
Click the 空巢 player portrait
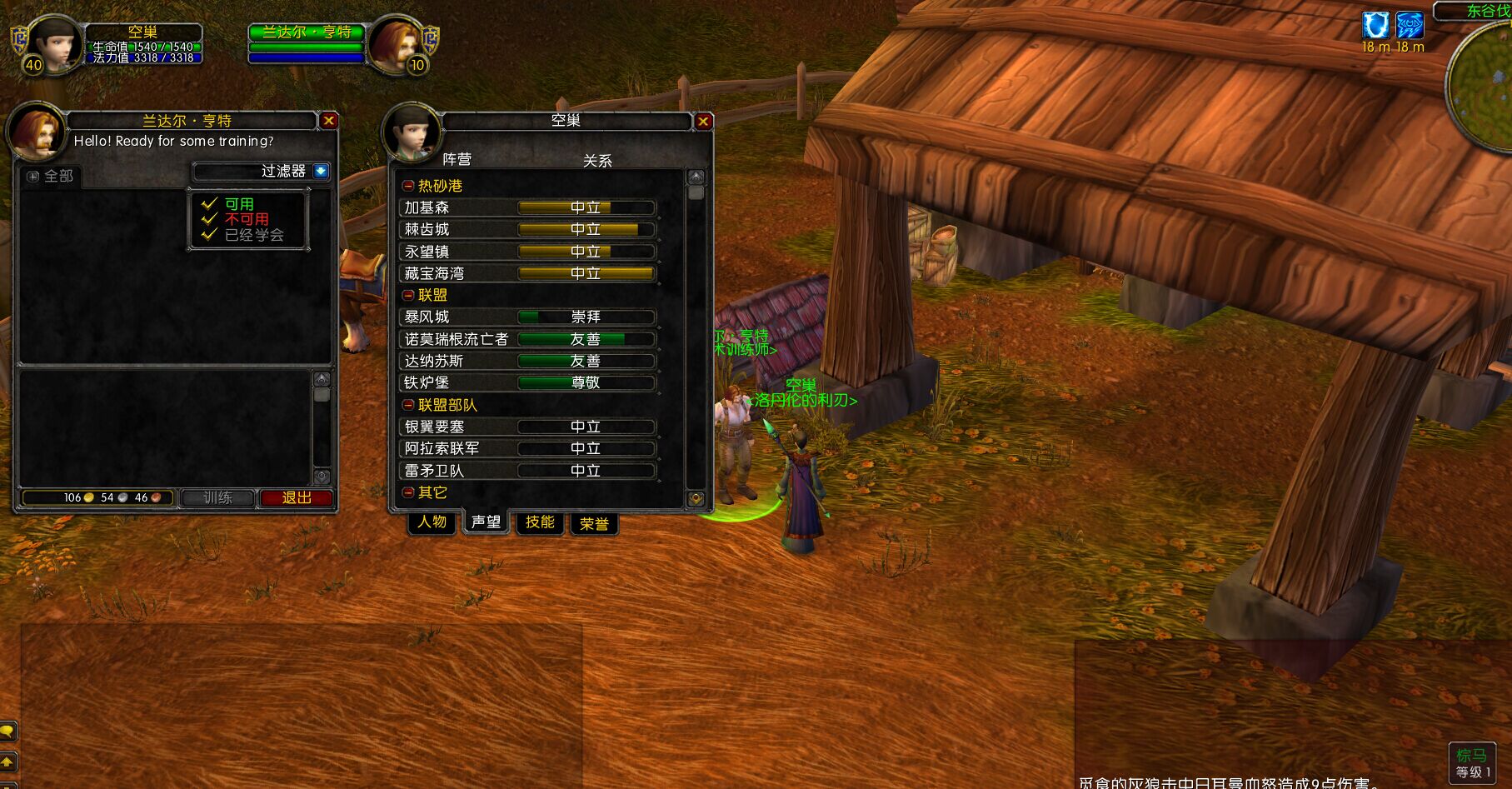(x=55, y=44)
